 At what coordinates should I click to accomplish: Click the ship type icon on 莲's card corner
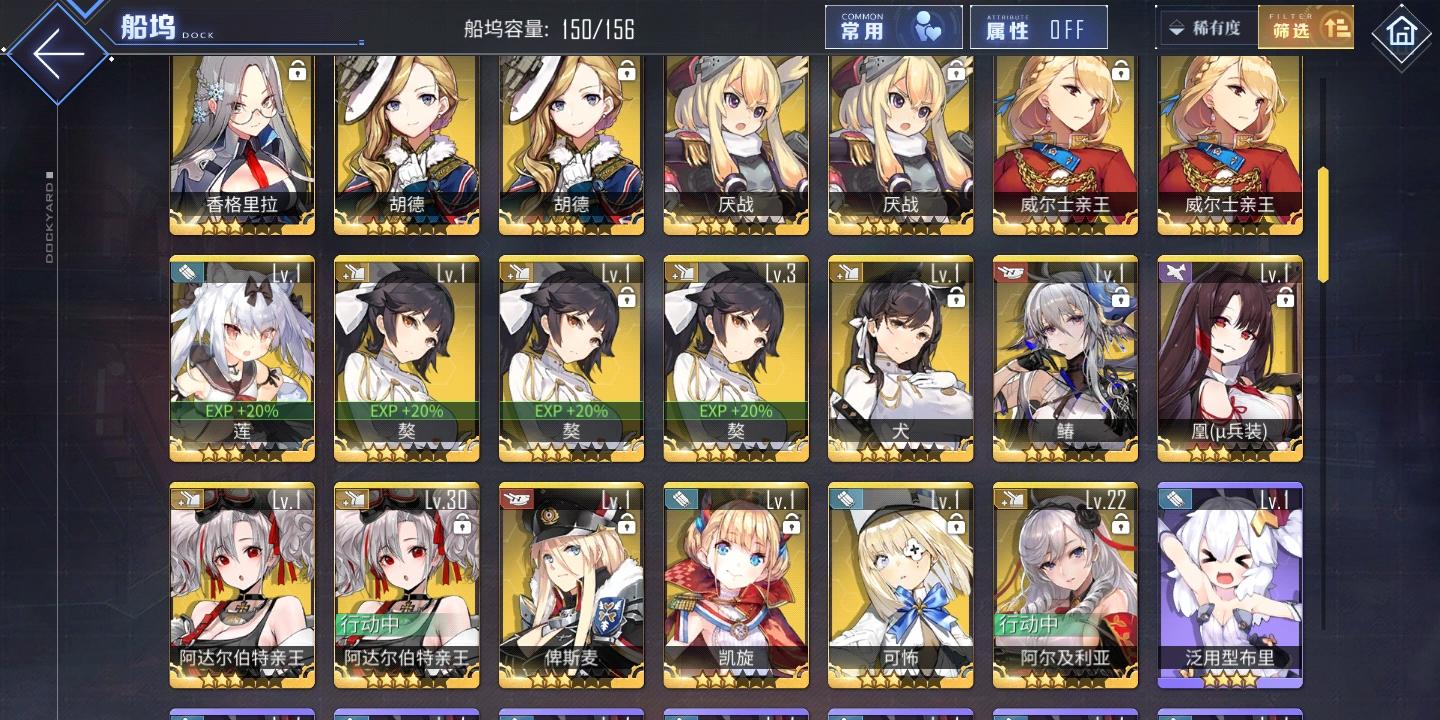pyautogui.click(x=186, y=272)
